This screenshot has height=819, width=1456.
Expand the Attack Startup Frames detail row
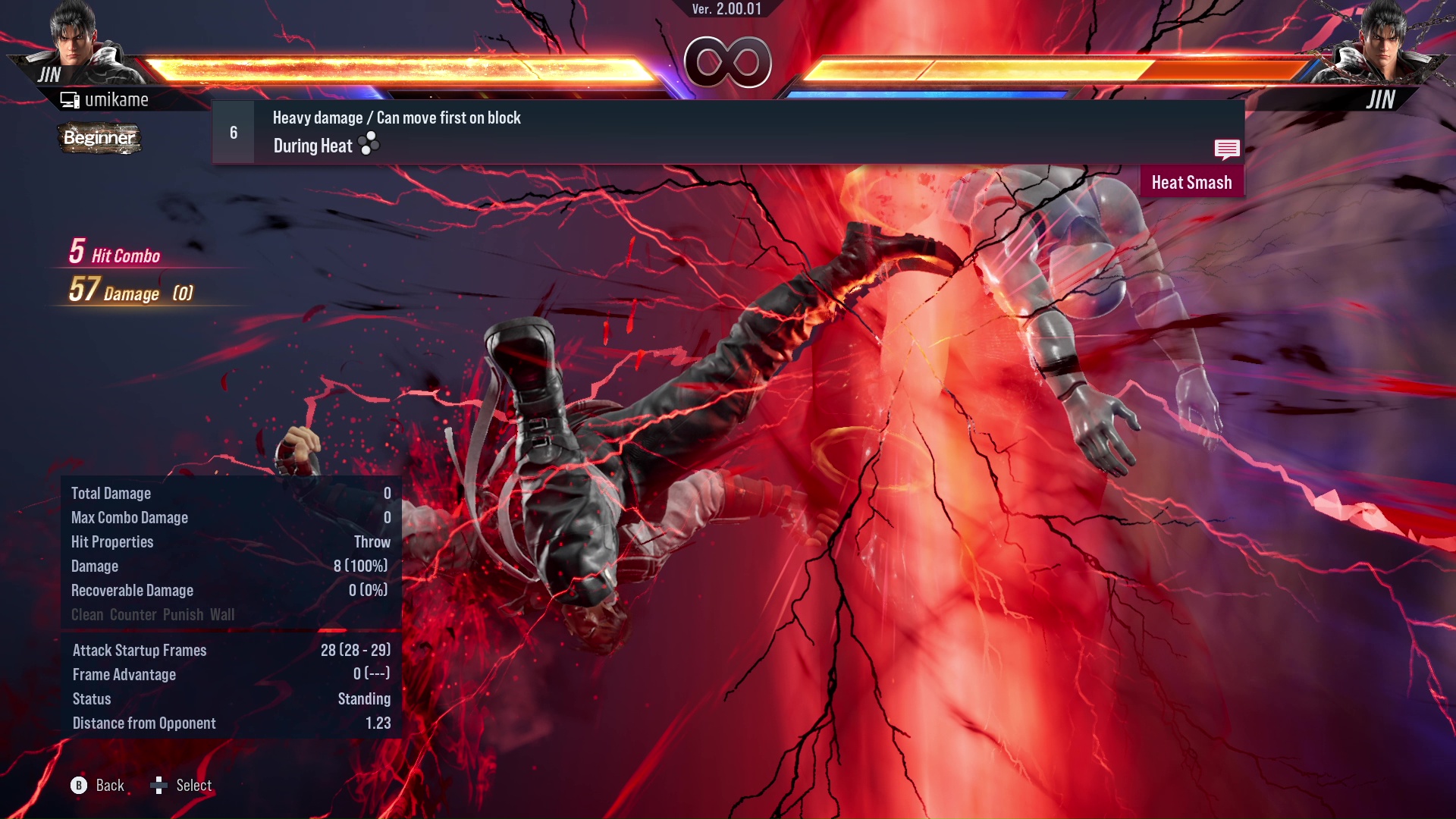(x=140, y=650)
